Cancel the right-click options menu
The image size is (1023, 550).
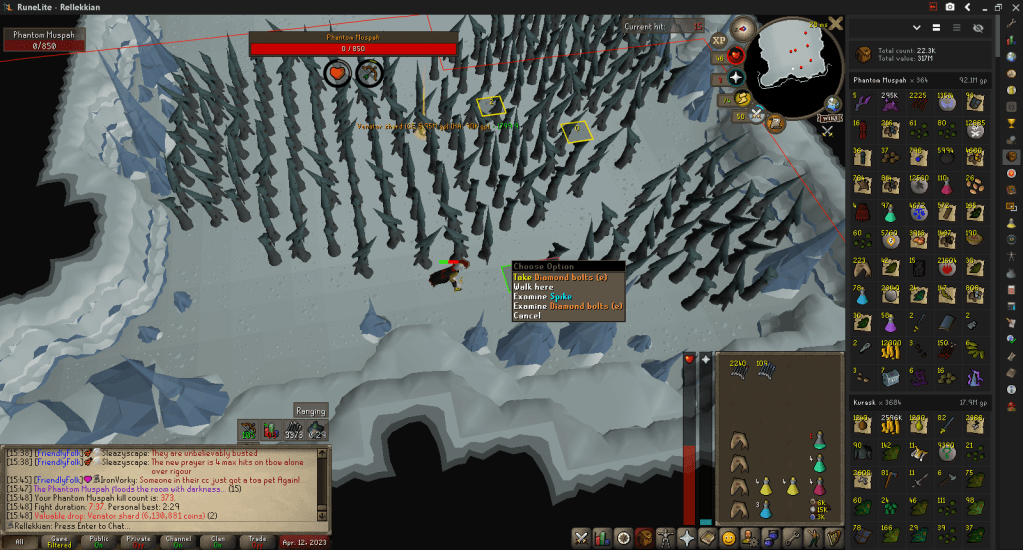[x=527, y=316]
